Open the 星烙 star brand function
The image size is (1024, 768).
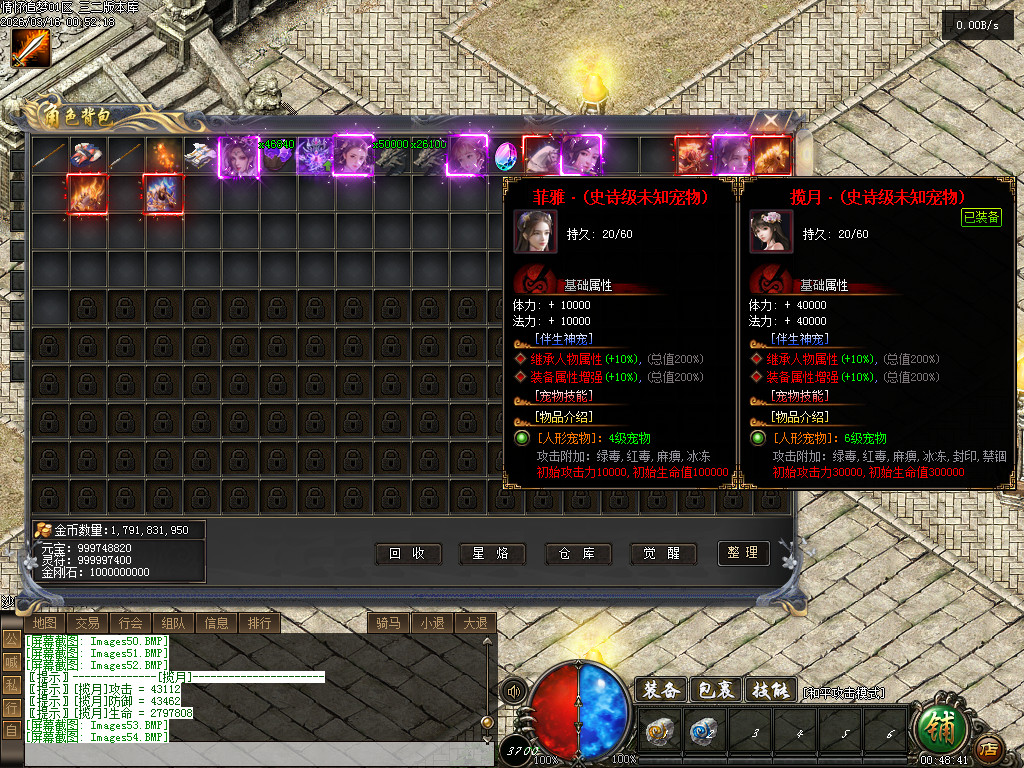tap(492, 553)
